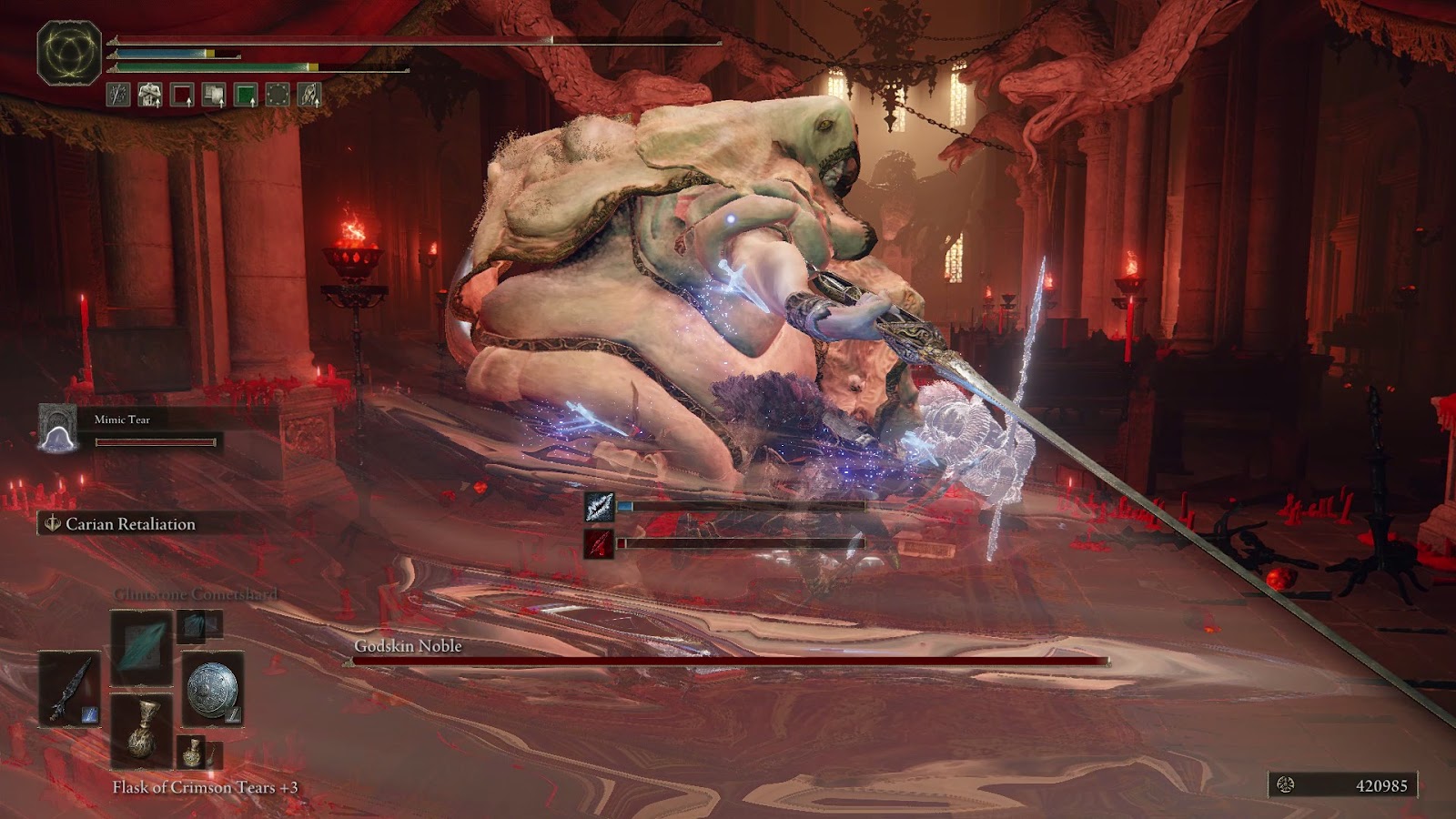1456x819 pixels.
Task: Click the small next-item flask preview slot
Action: click(x=193, y=752)
